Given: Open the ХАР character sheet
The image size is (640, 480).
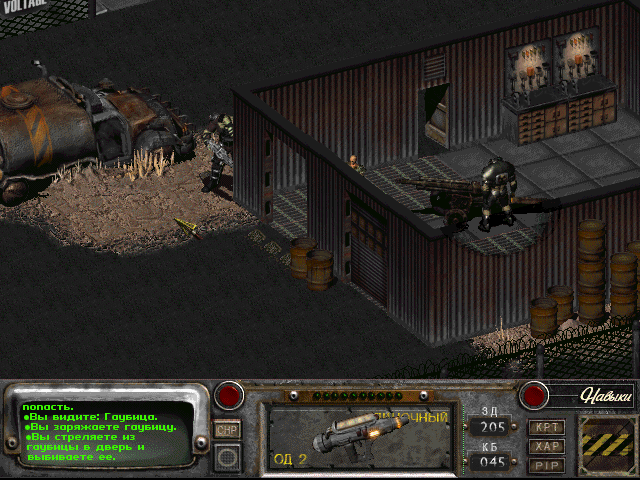Looking at the screenshot, I should click(x=547, y=446).
